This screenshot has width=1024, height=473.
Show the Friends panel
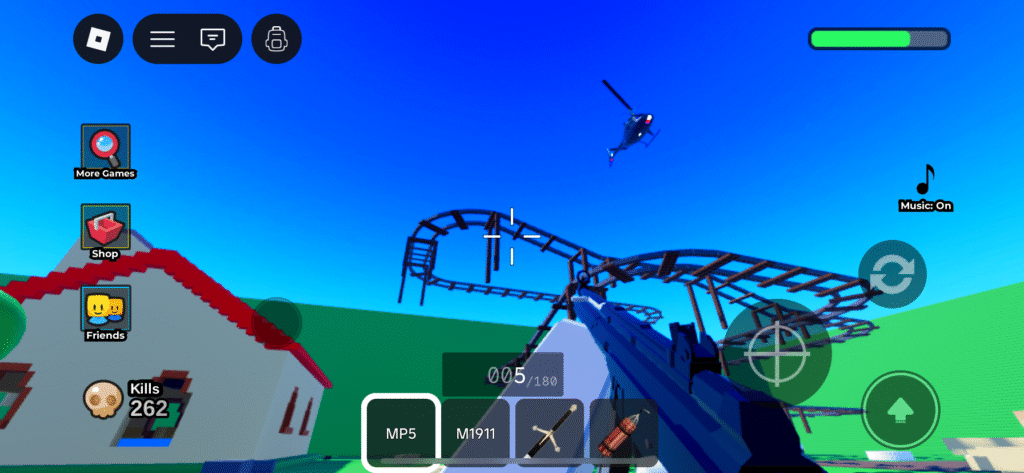(105, 311)
